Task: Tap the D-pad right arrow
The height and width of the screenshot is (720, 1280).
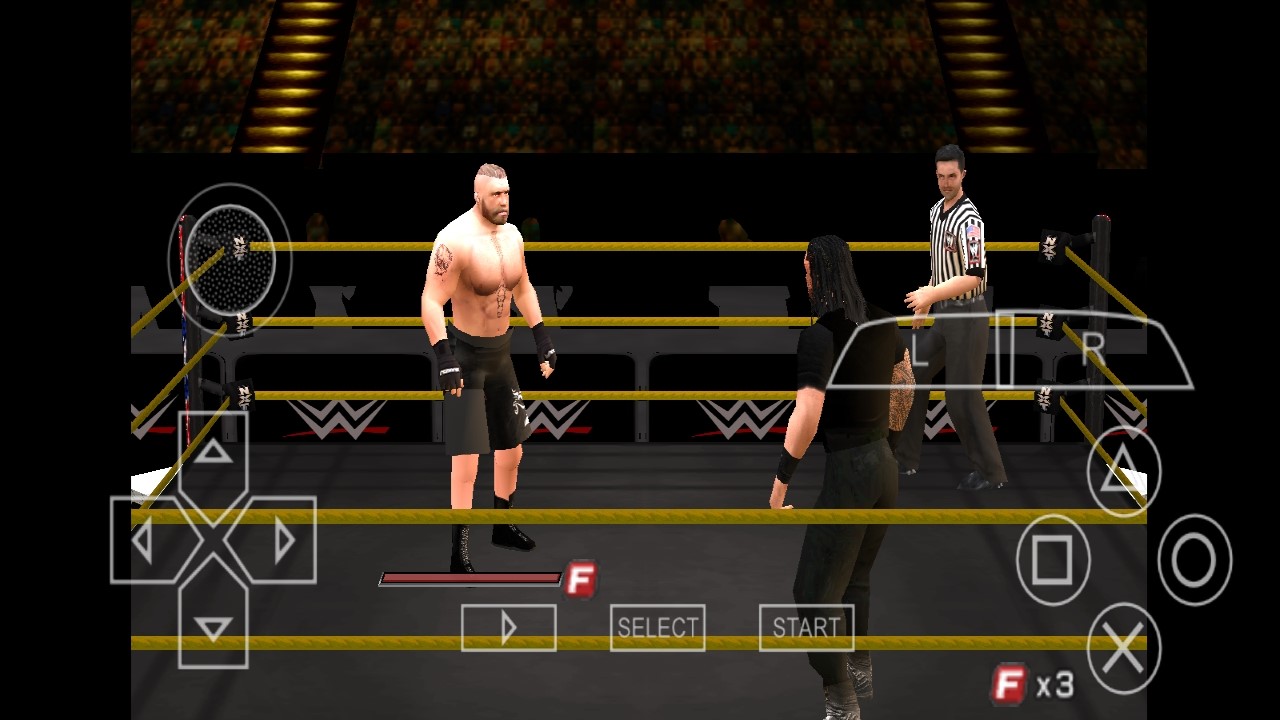Action: pos(282,541)
